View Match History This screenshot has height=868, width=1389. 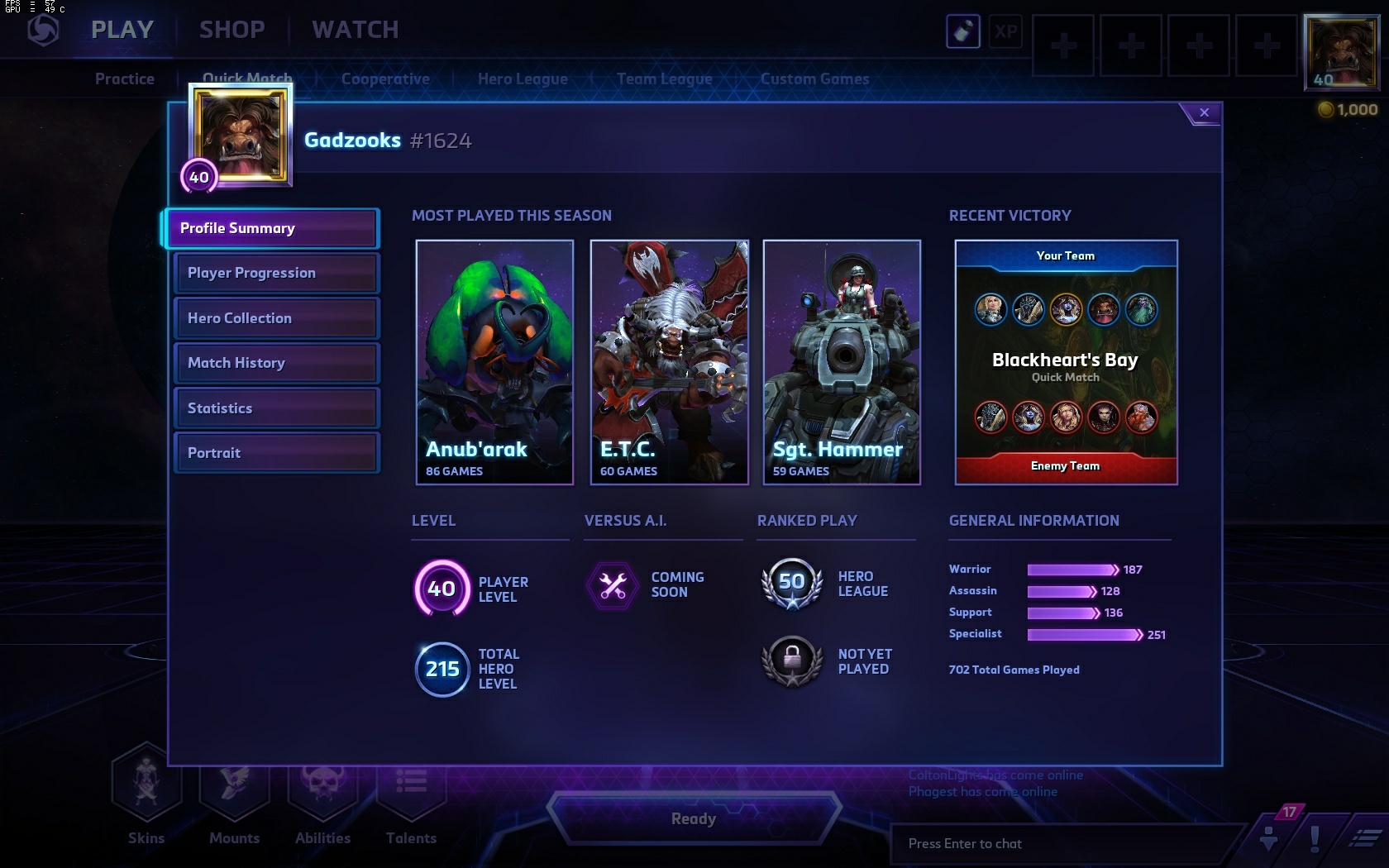coord(276,363)
